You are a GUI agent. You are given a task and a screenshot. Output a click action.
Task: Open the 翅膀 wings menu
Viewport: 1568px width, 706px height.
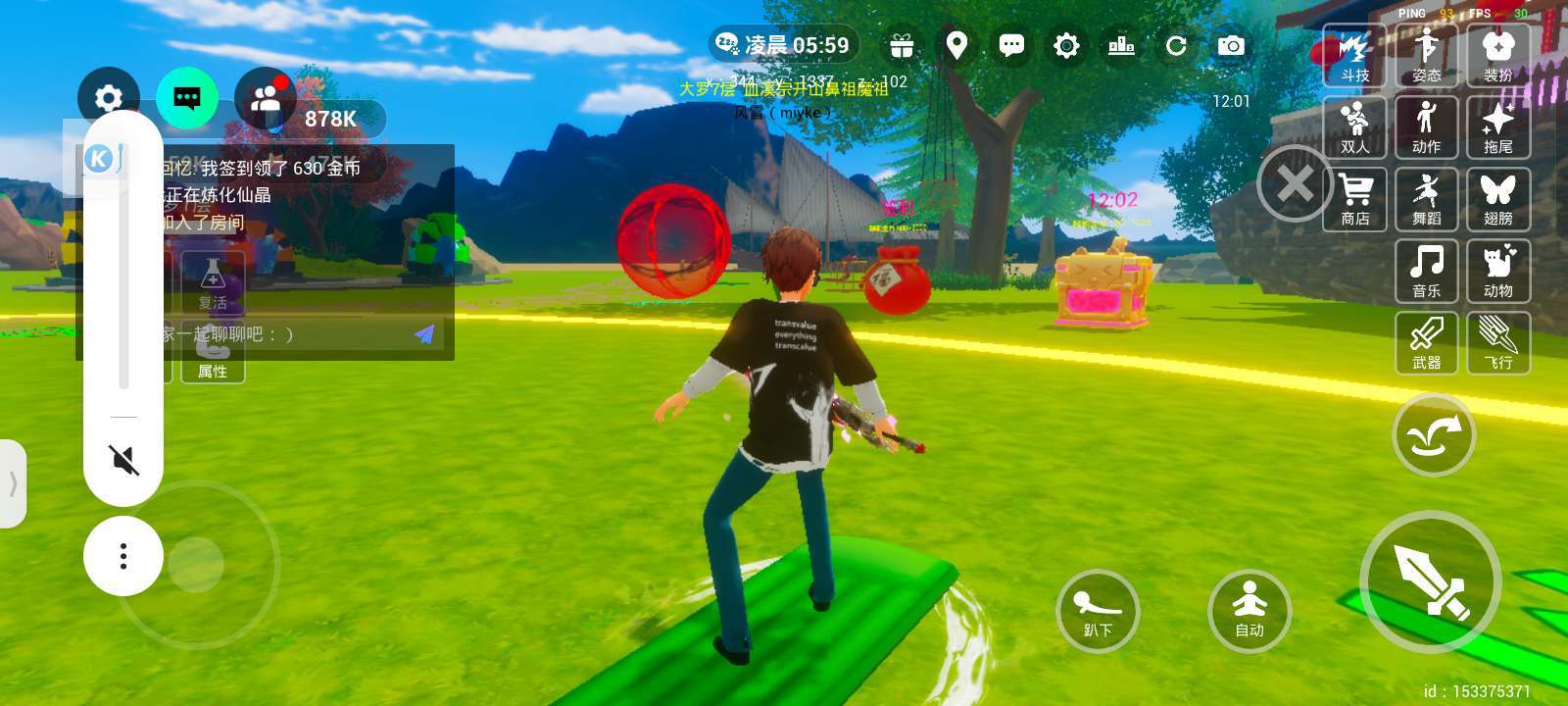pos(1497,199)
